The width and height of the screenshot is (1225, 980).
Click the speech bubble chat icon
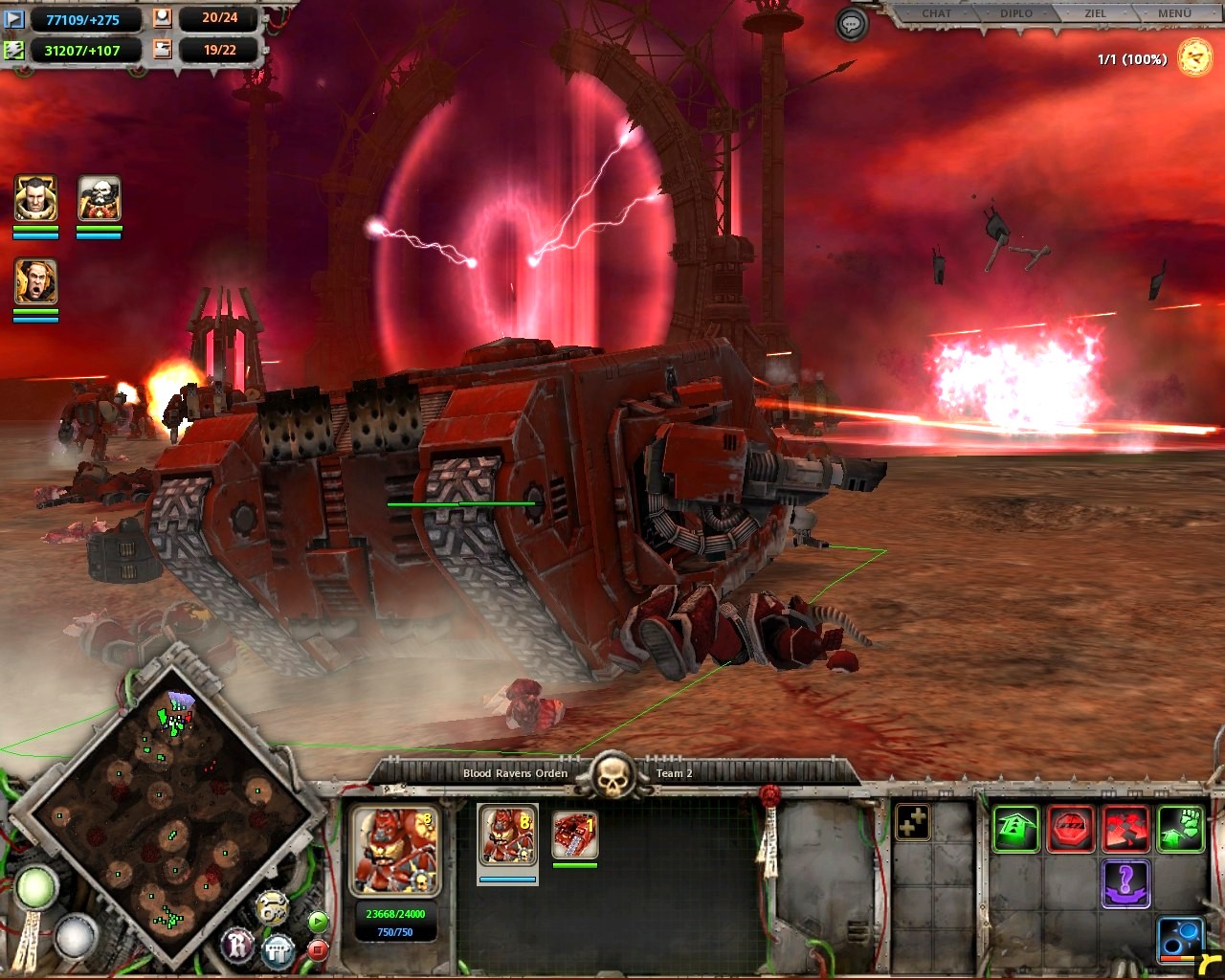(x=851, y=24)
